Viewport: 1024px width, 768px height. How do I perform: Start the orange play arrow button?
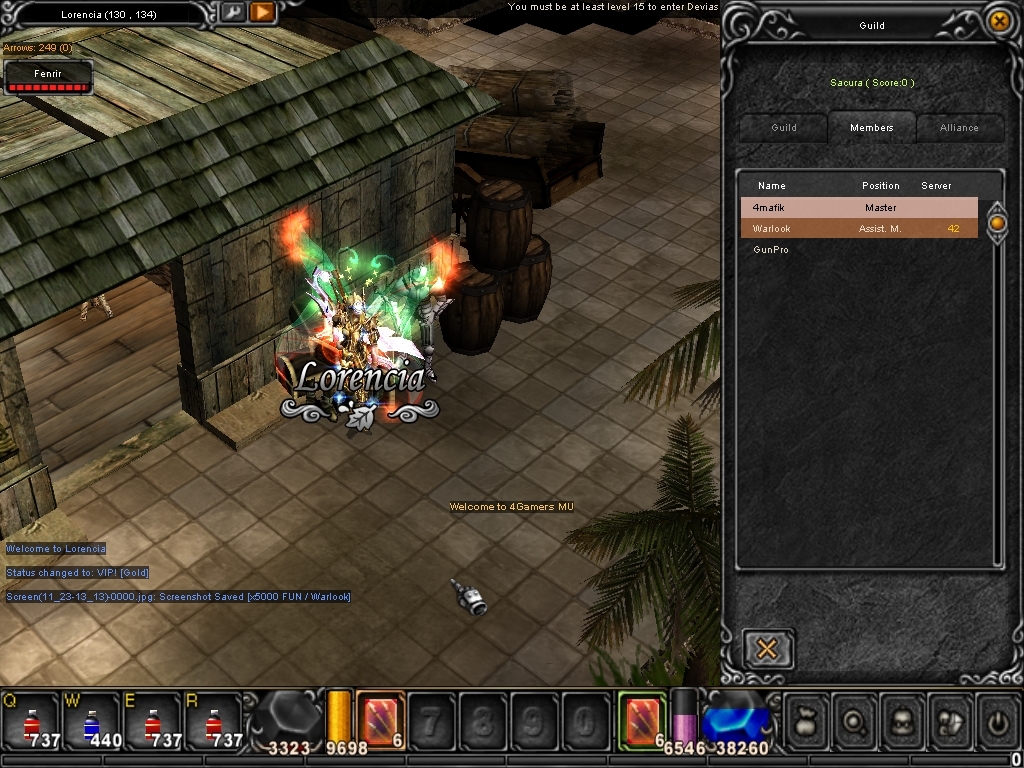coord(262,12)
